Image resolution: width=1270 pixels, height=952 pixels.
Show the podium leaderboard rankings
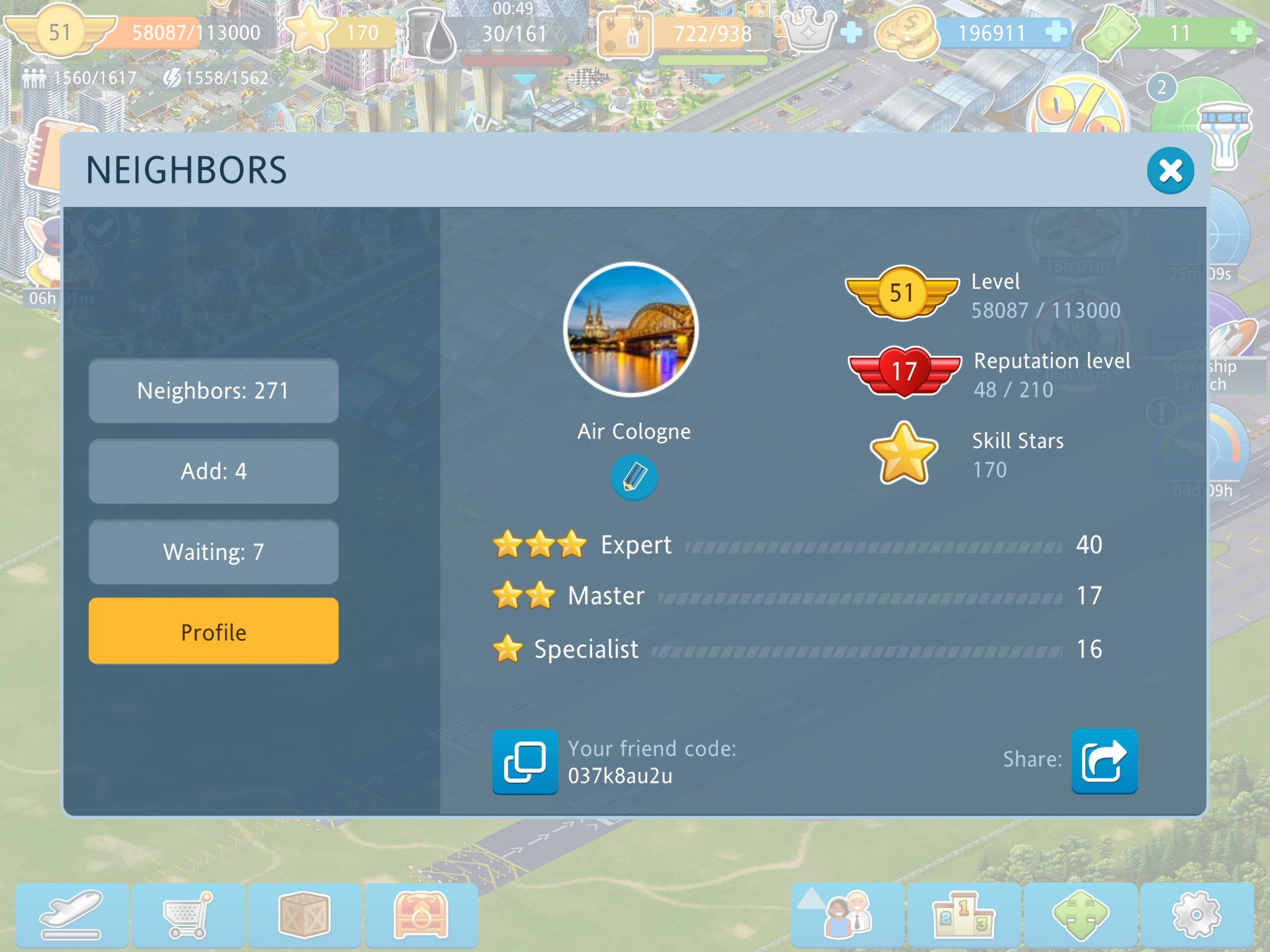coord(963,915)
